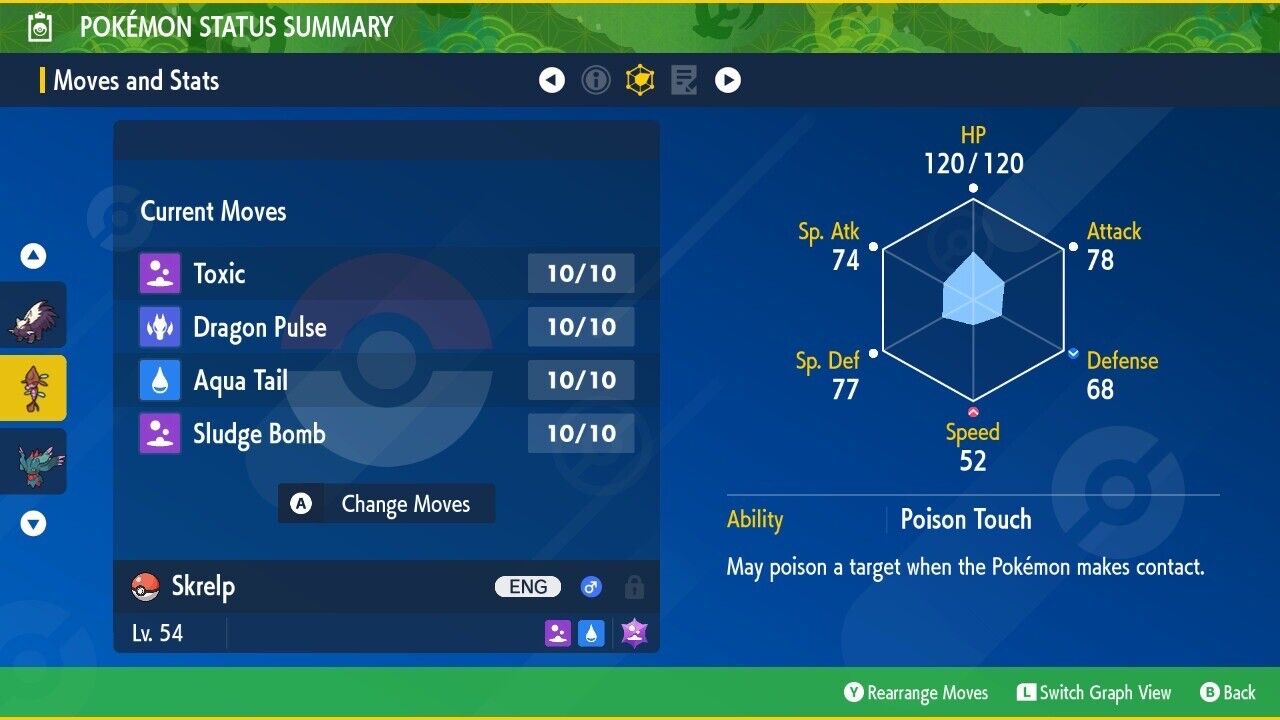Select the Hydreigon party thumbnail

pos(34,461)
